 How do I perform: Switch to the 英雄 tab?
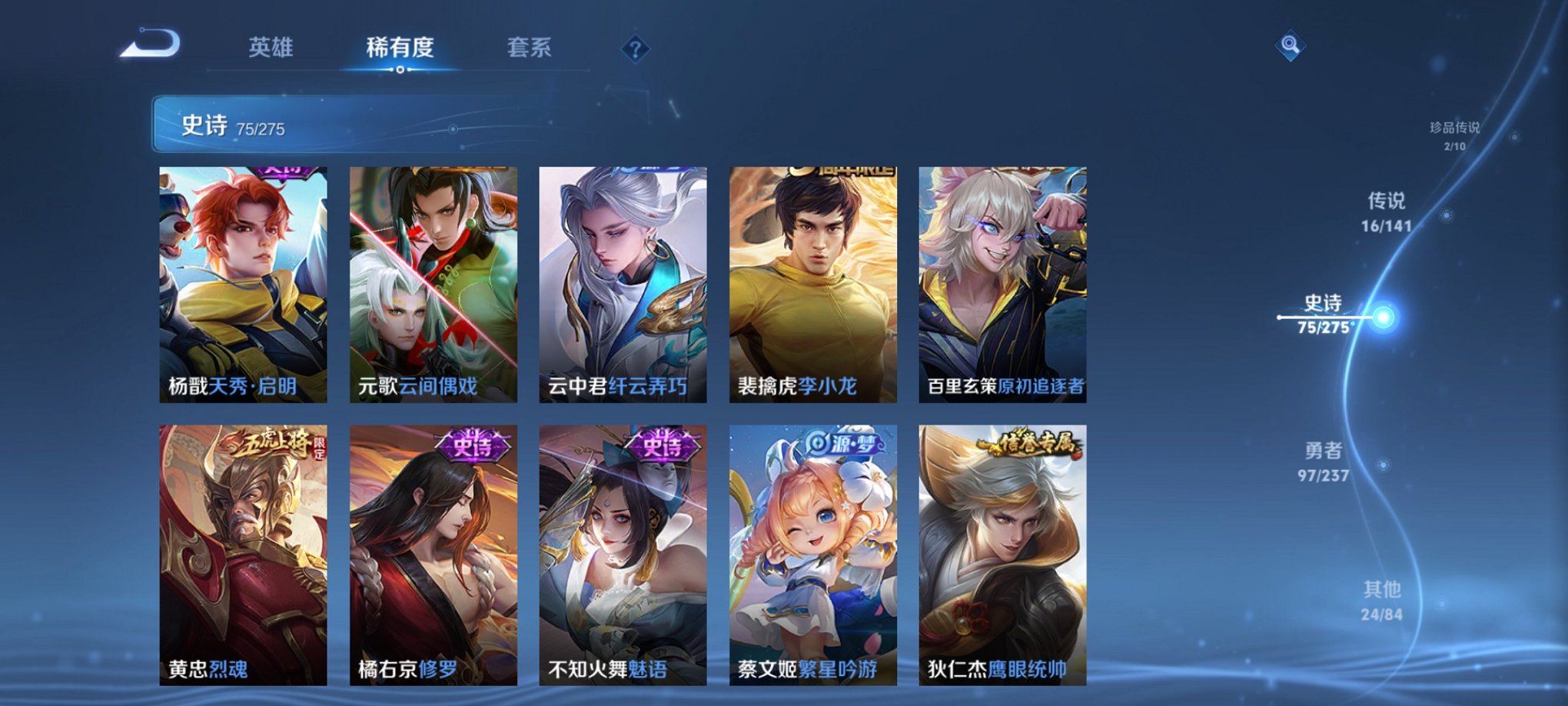pyautogui.click(x=268, y=46)
